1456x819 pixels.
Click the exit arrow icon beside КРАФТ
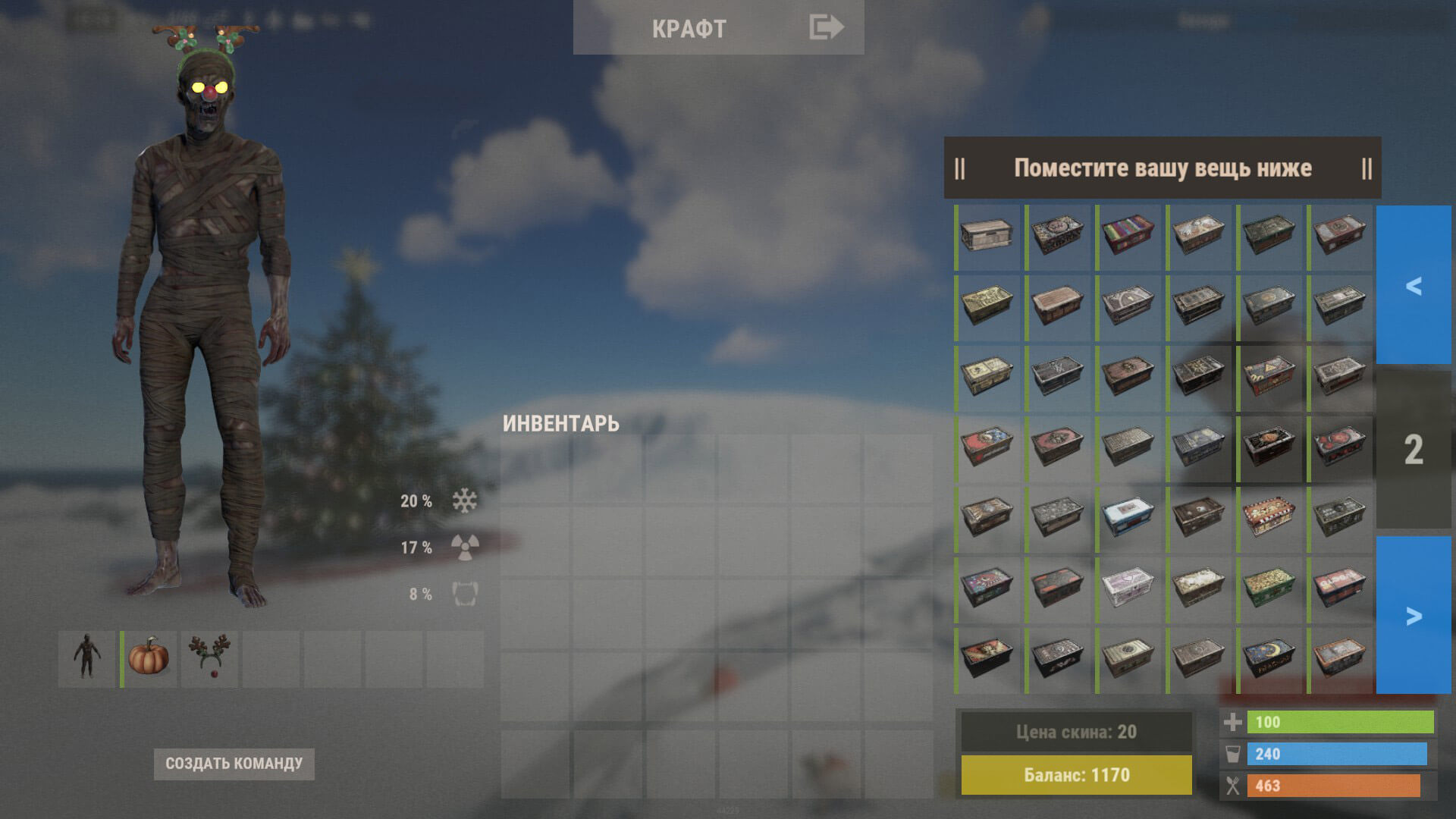(826, 27)
